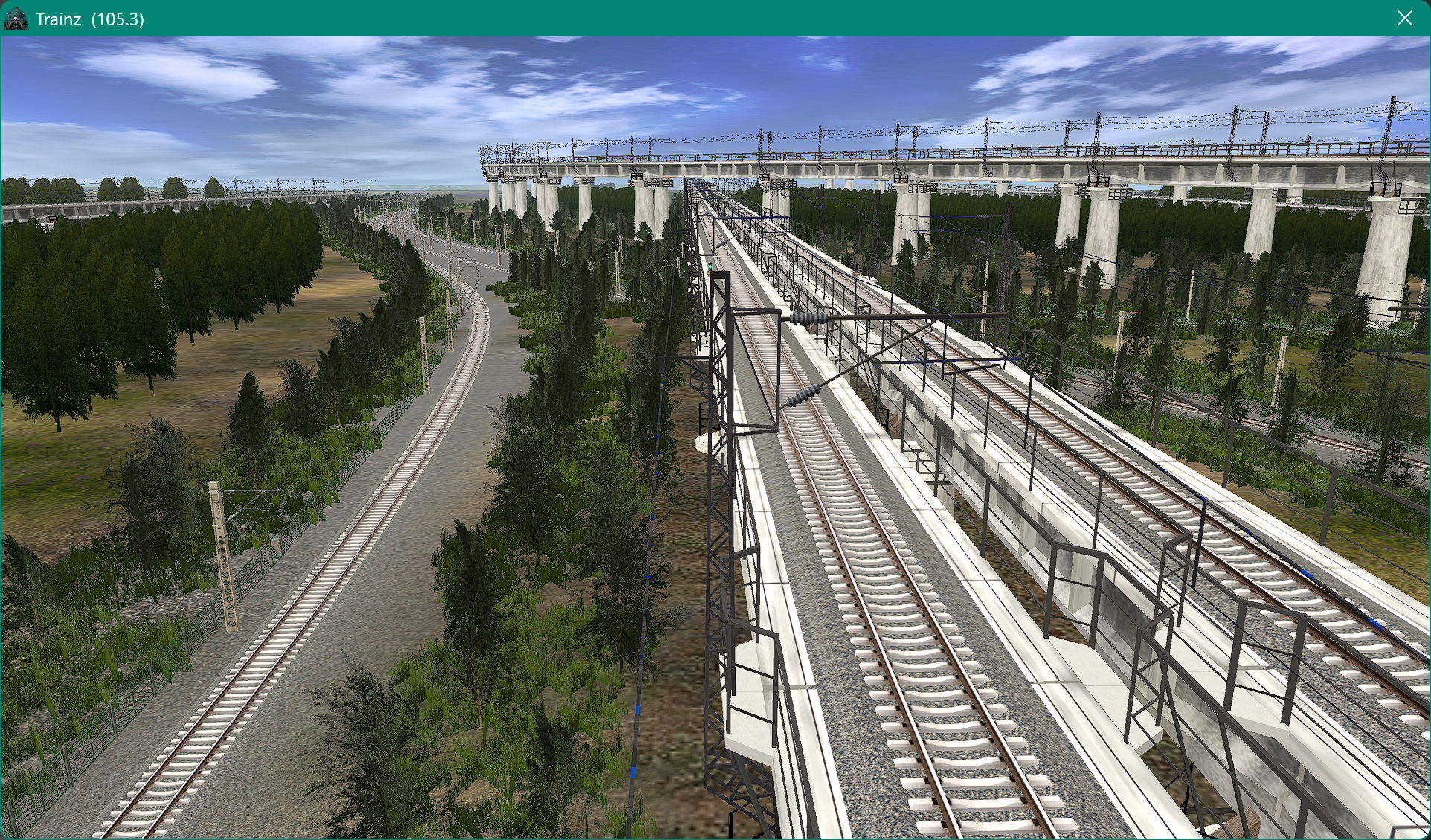Close the Trainz window
The image size is (1431, 840).
[1404, 18]
